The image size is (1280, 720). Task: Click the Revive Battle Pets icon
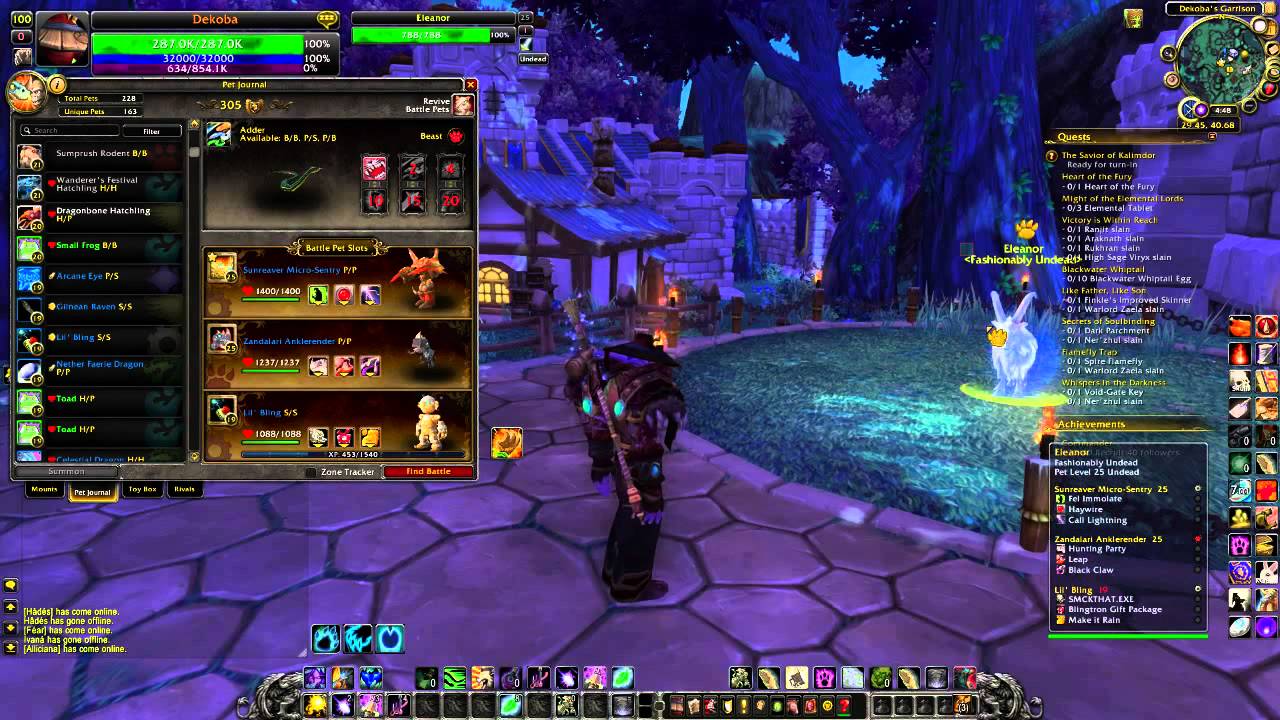pos(462,104)
